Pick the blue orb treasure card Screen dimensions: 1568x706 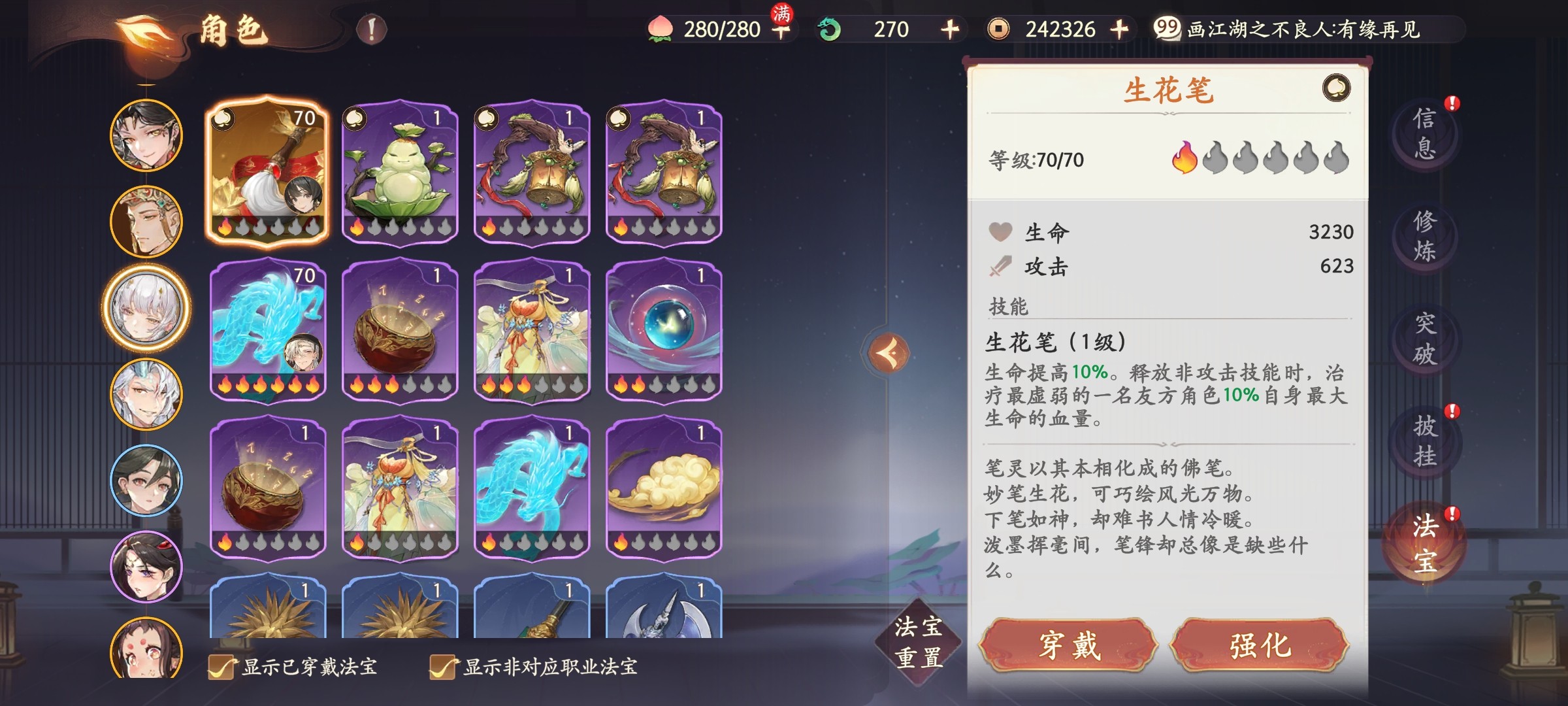[x=664, y=329]
